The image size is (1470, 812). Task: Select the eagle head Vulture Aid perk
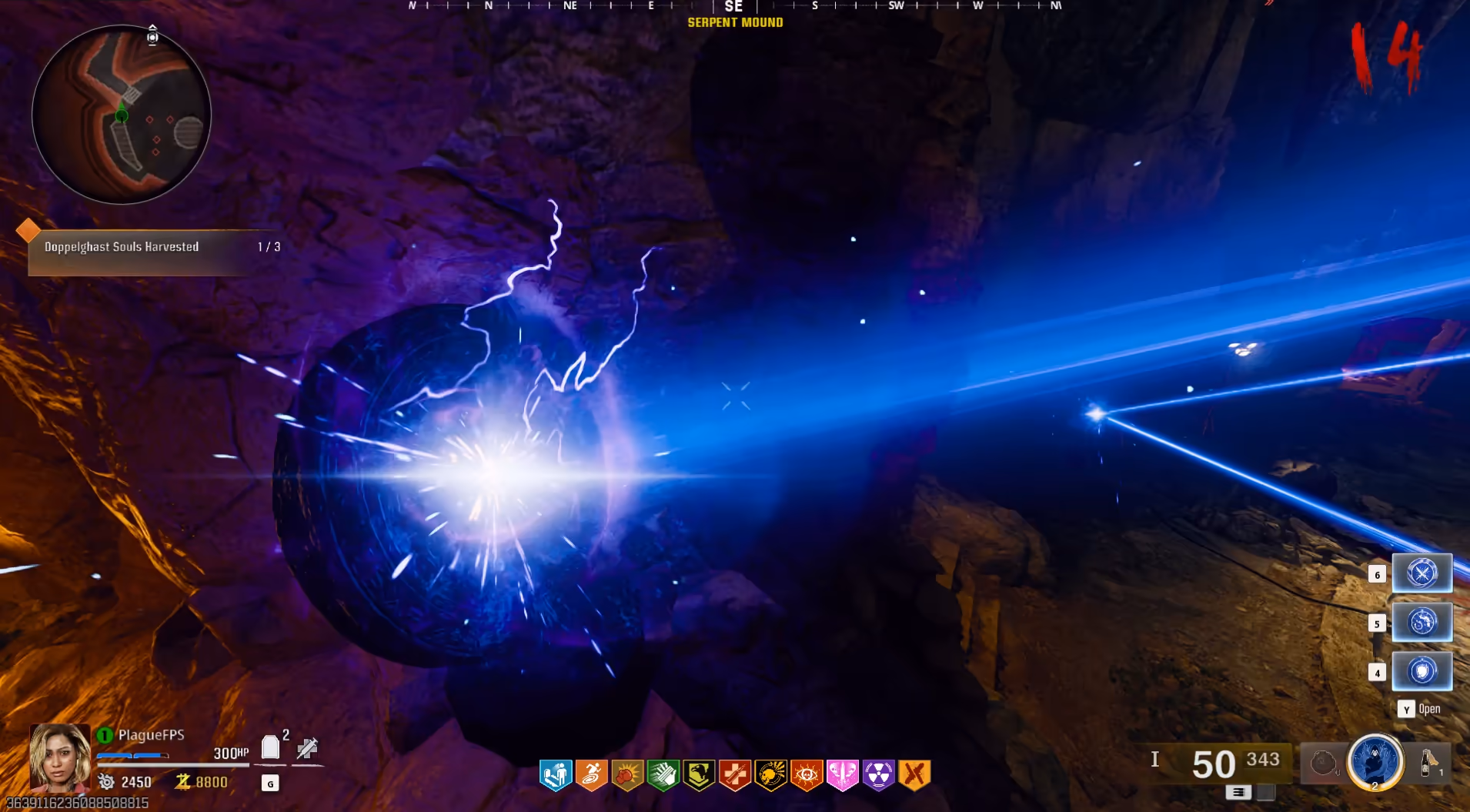pyautogui.click(x=699, y=775)
